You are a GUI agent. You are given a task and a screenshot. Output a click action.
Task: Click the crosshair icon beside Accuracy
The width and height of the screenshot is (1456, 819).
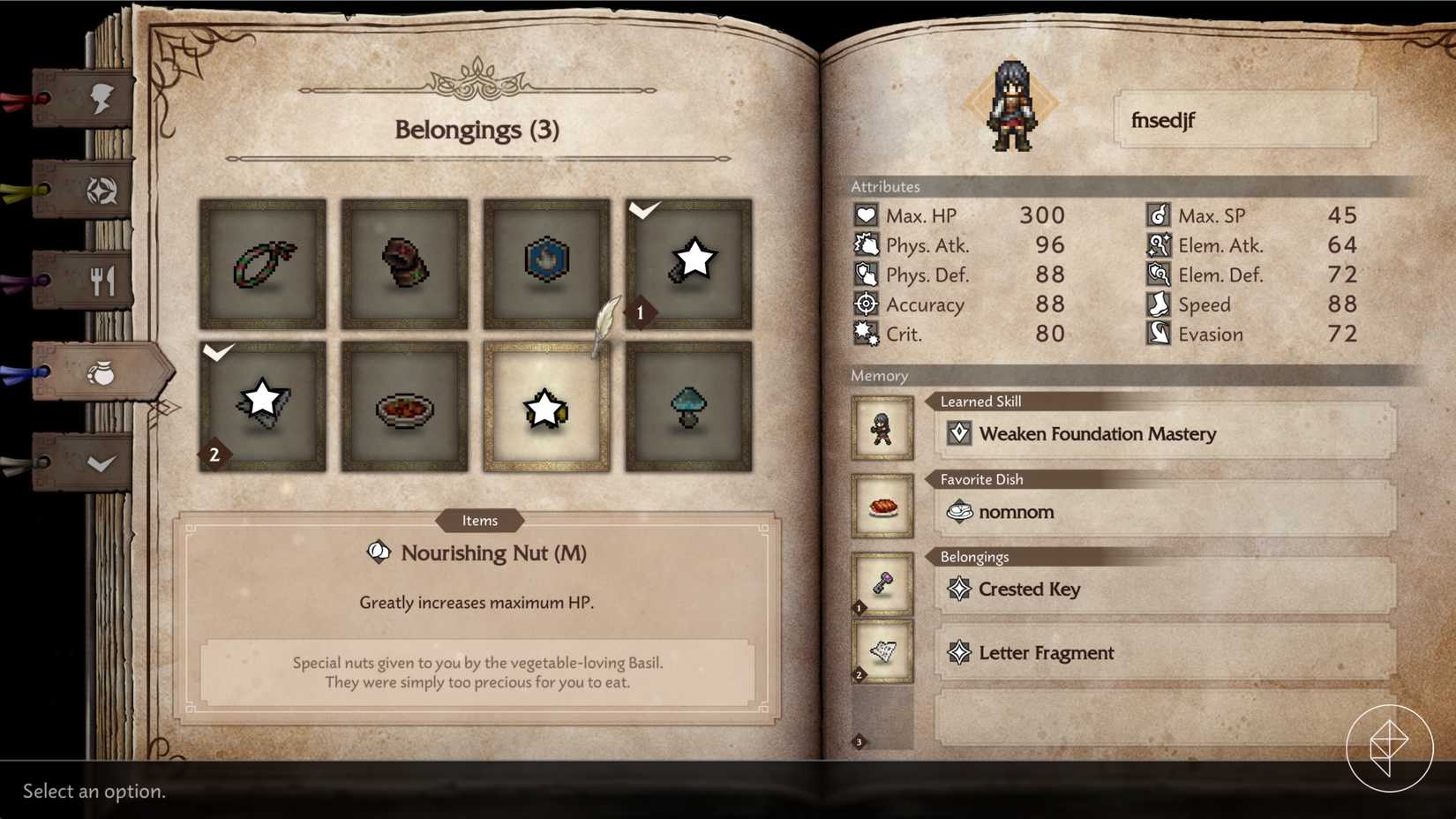(864, 304)
